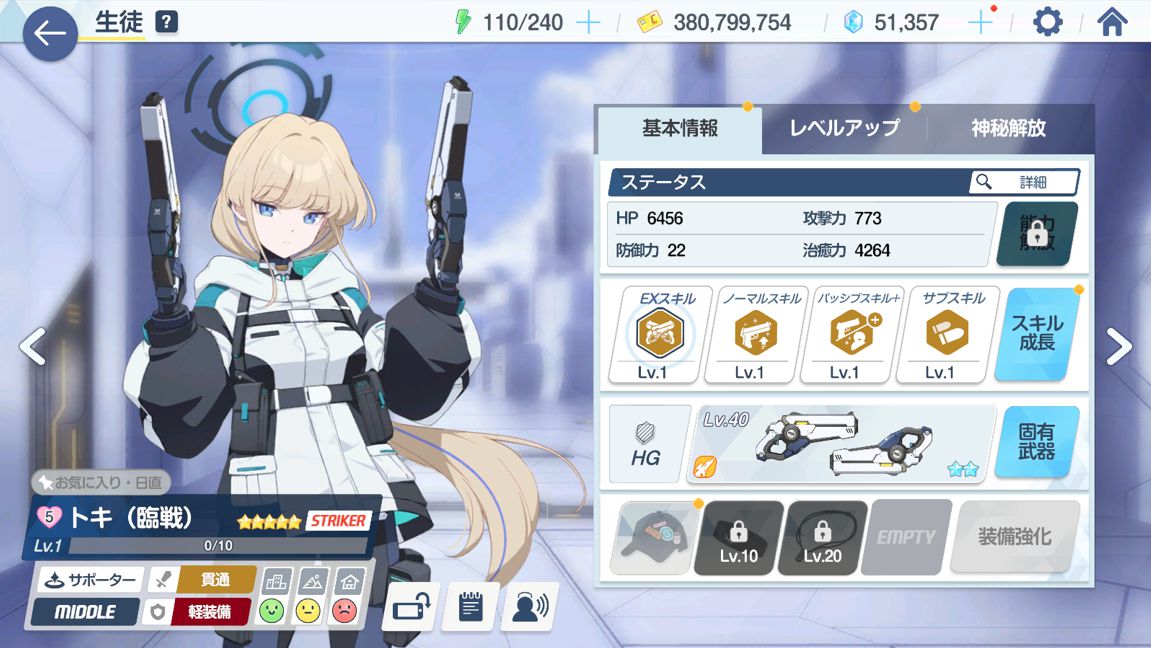Click the 装備強化 equipment enhance button
This screenshot has width=1151, height=648.
[1015, 536]
